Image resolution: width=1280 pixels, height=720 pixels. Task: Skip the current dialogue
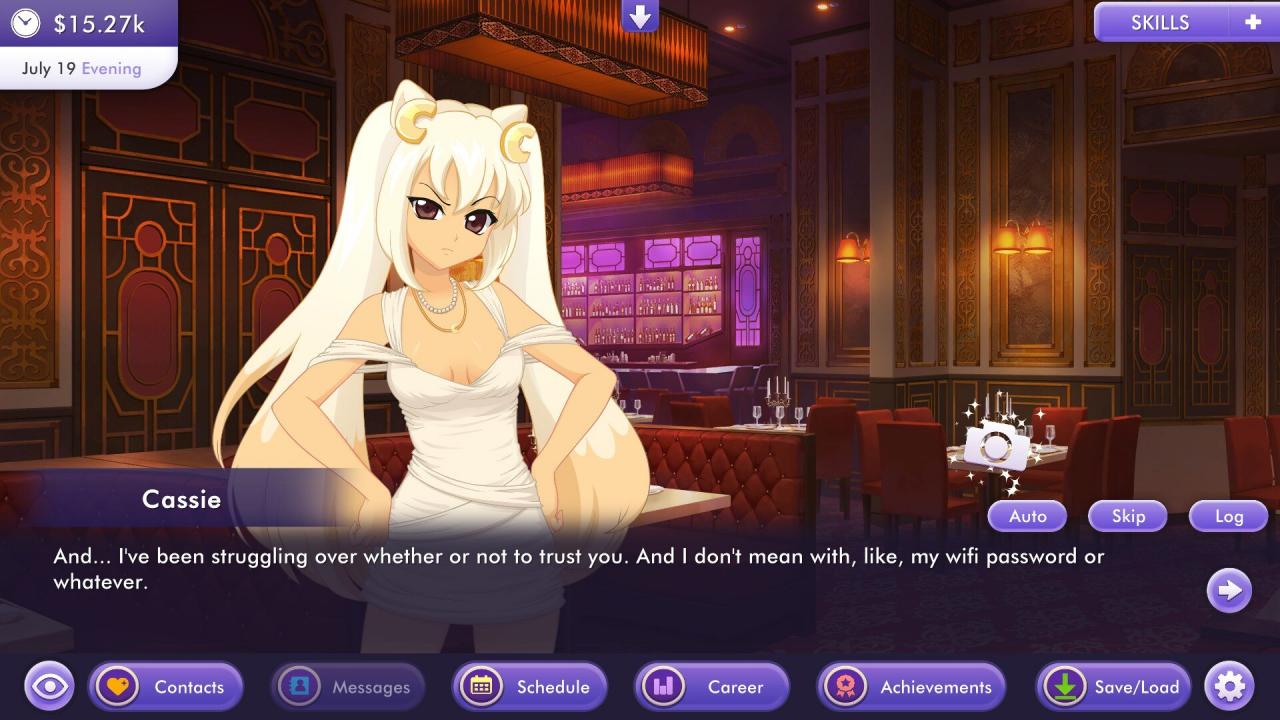pos(1128,516)
